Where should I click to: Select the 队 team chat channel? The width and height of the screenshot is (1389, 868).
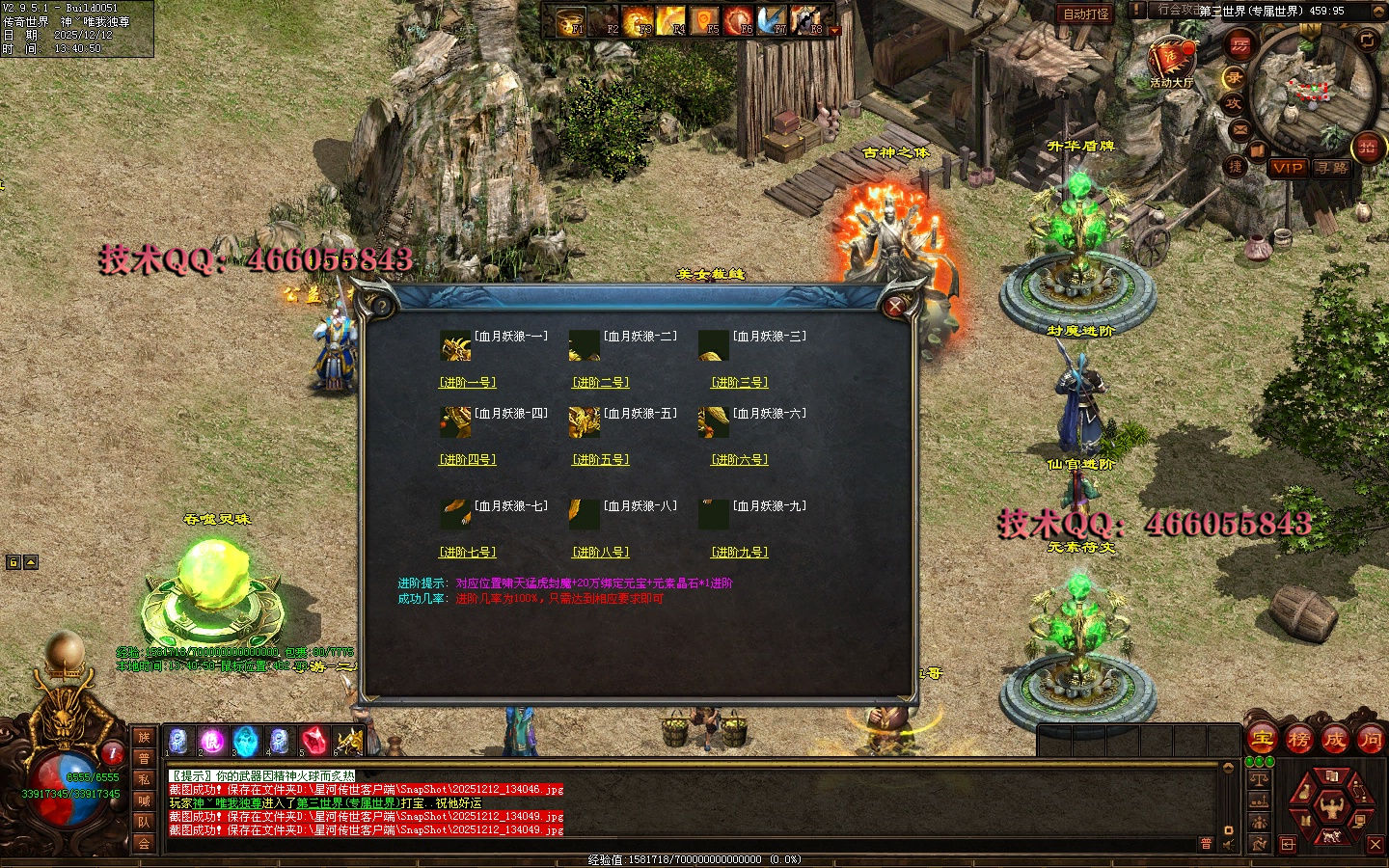coord(144,822)
